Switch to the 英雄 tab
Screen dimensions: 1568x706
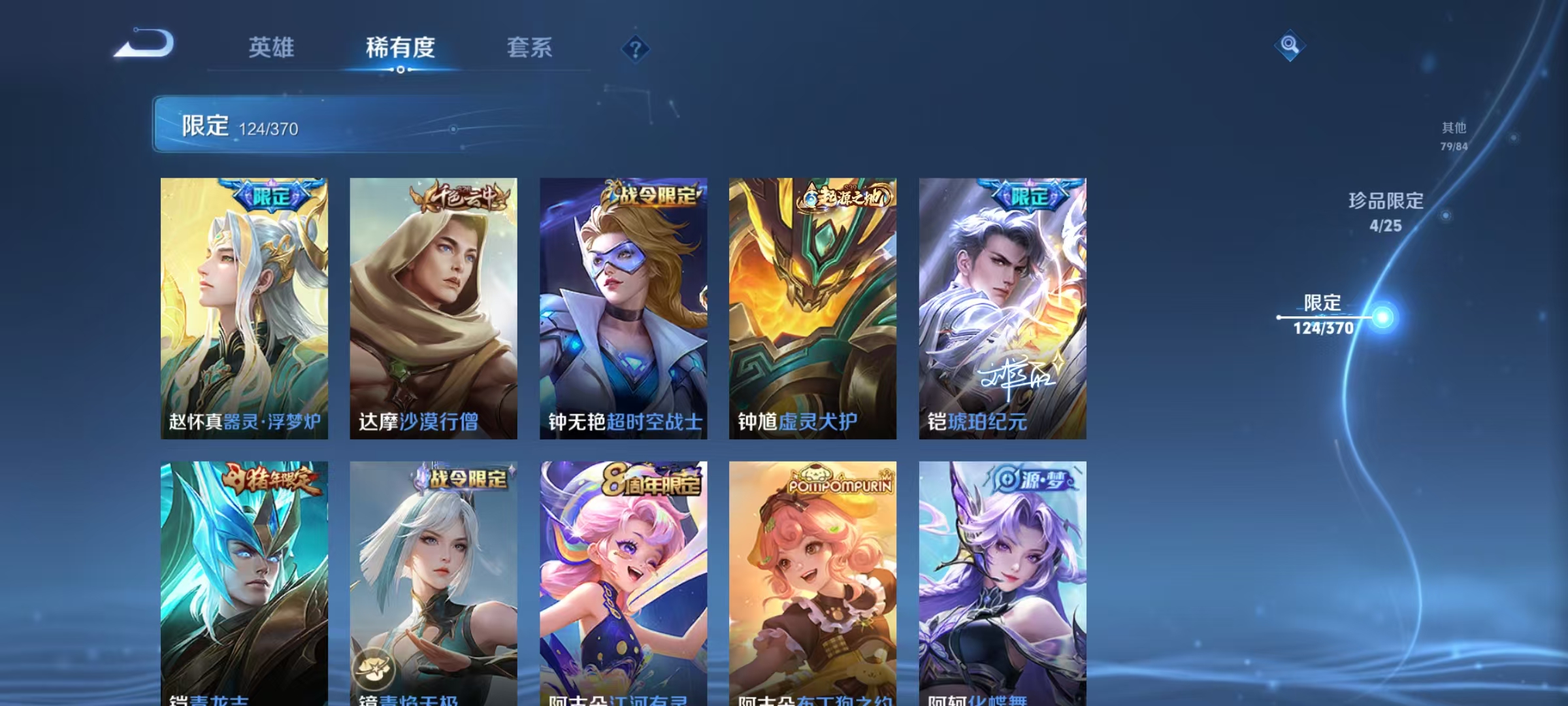(271, 48)
